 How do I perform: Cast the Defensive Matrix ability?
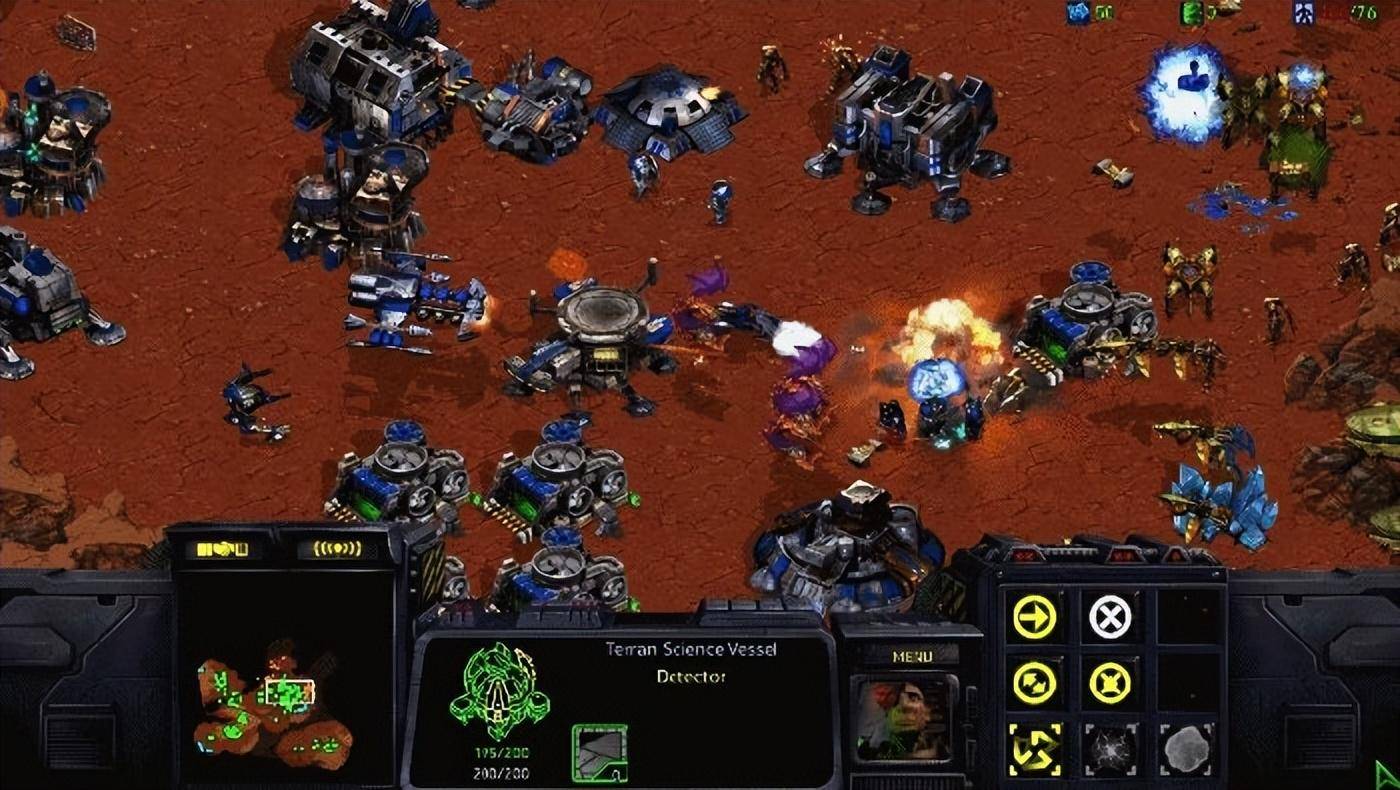tap(1034, 749)
